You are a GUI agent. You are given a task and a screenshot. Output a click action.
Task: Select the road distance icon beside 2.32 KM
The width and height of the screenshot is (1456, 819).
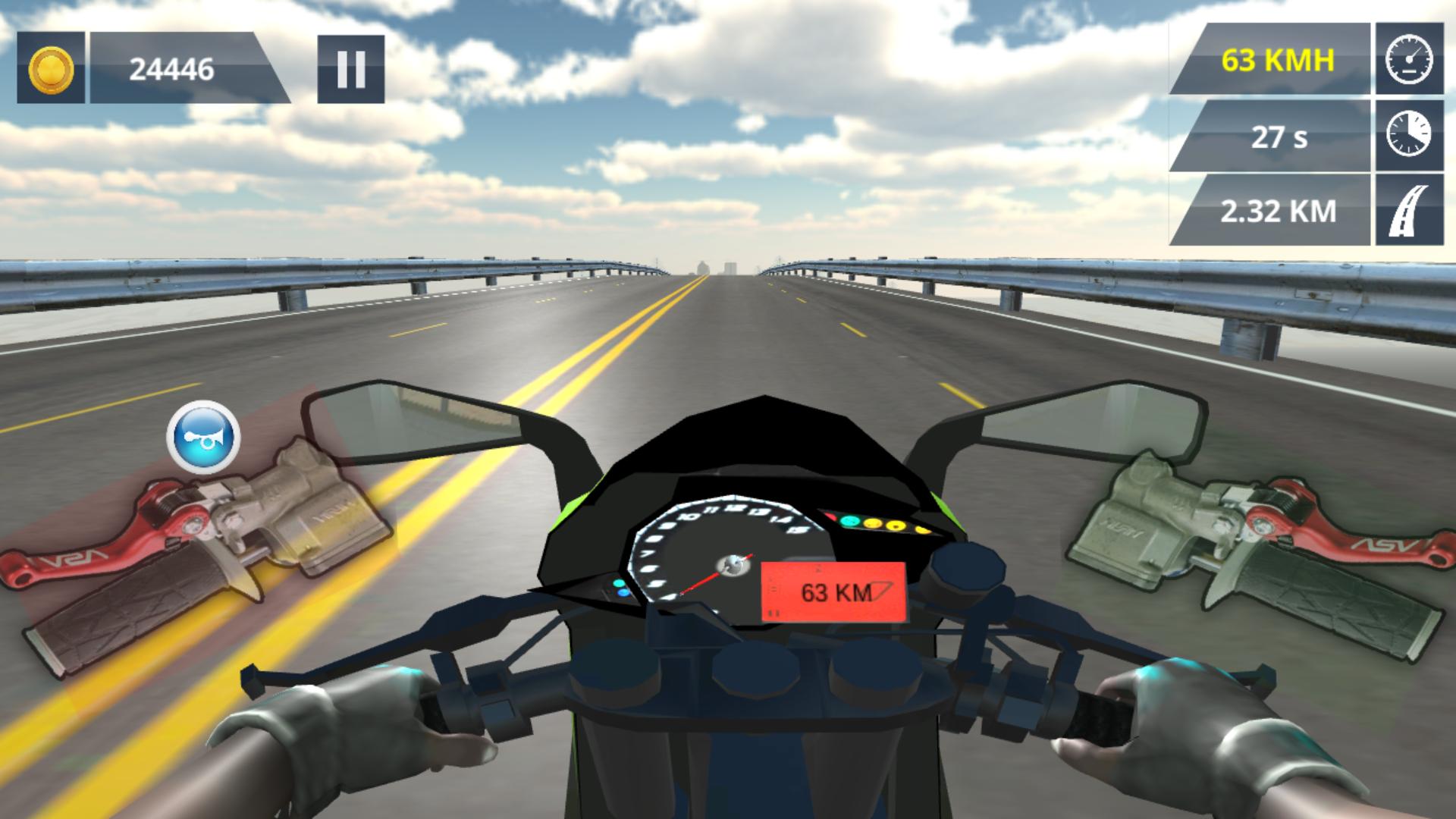[x=1408, y=212]
